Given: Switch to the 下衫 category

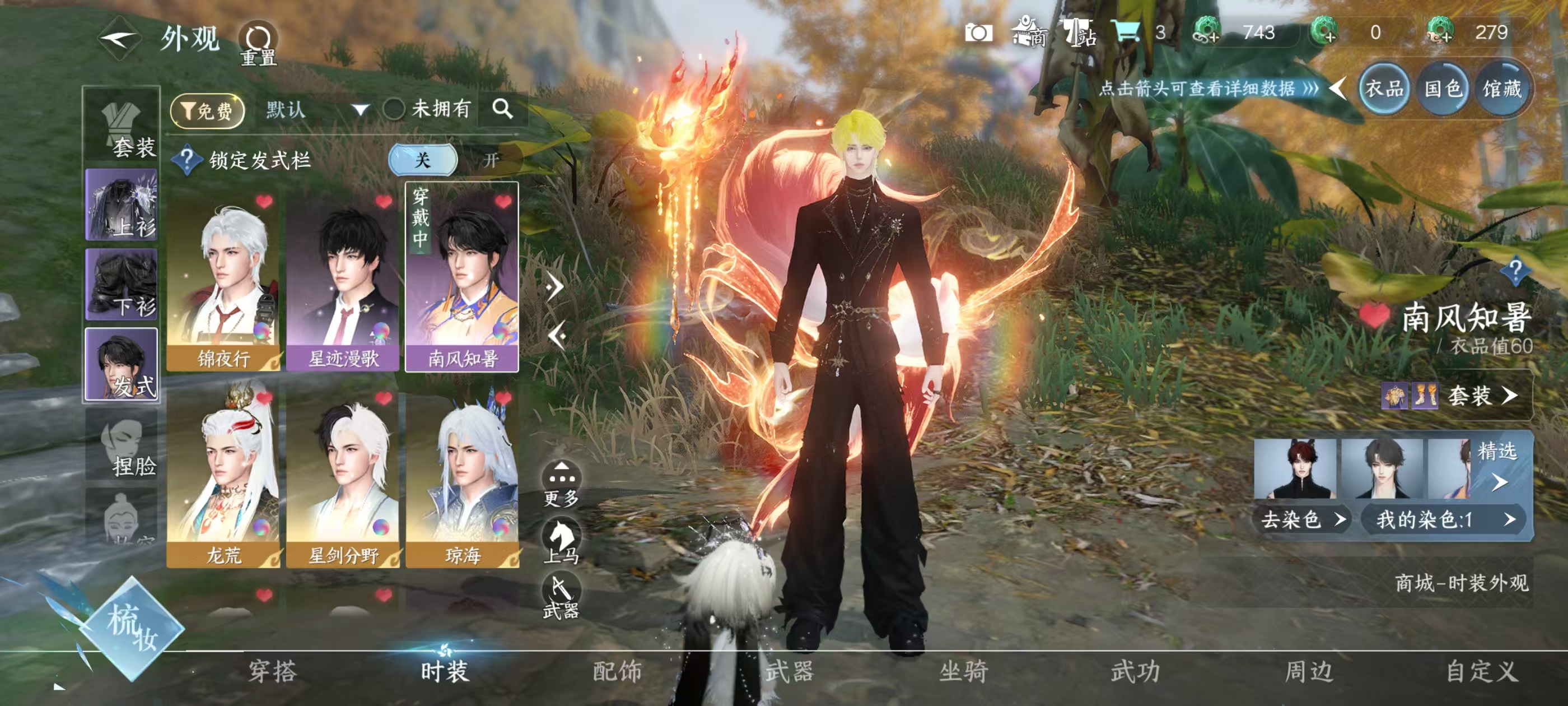Looking at the screenshot, I should coord(122,285).
